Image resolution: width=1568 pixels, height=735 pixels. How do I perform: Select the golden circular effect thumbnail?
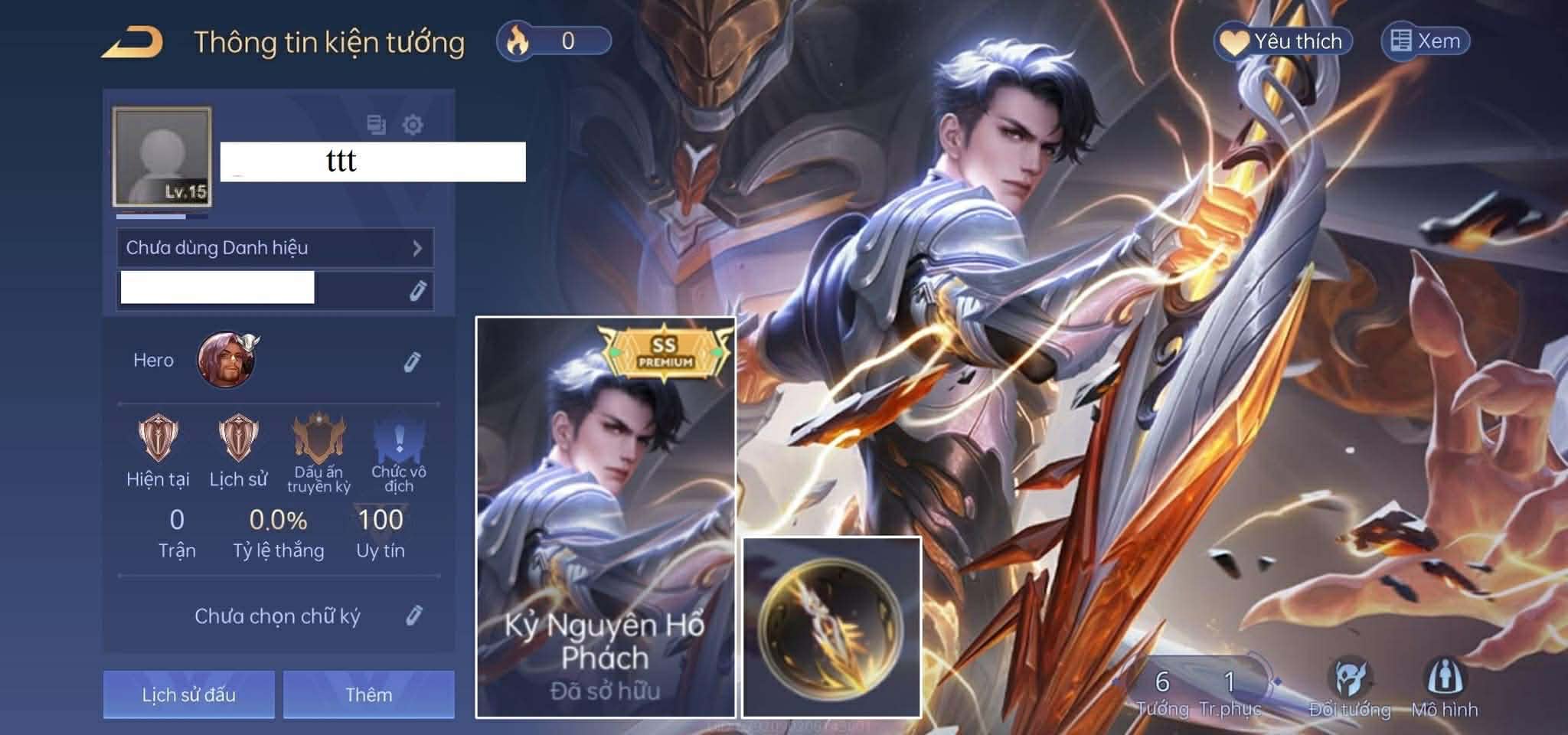(831, 627)
